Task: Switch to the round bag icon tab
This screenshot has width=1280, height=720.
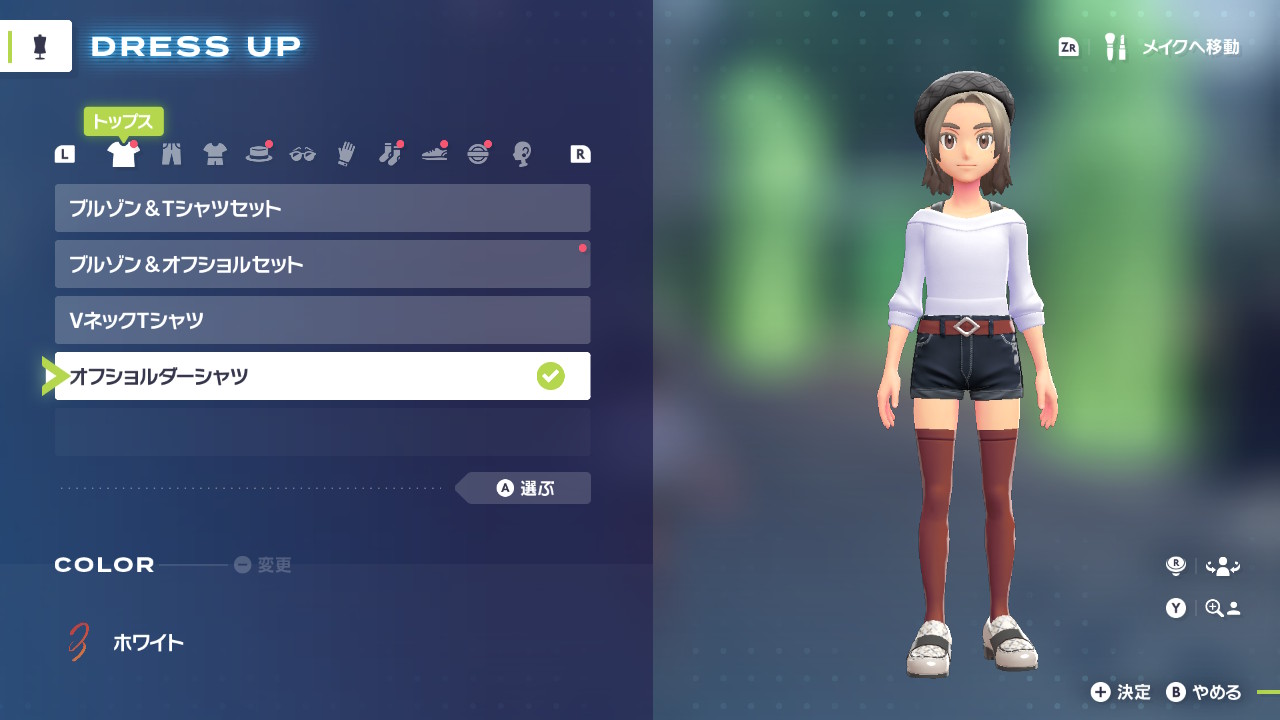Action: pyautogui.click(x=478, y=154)
